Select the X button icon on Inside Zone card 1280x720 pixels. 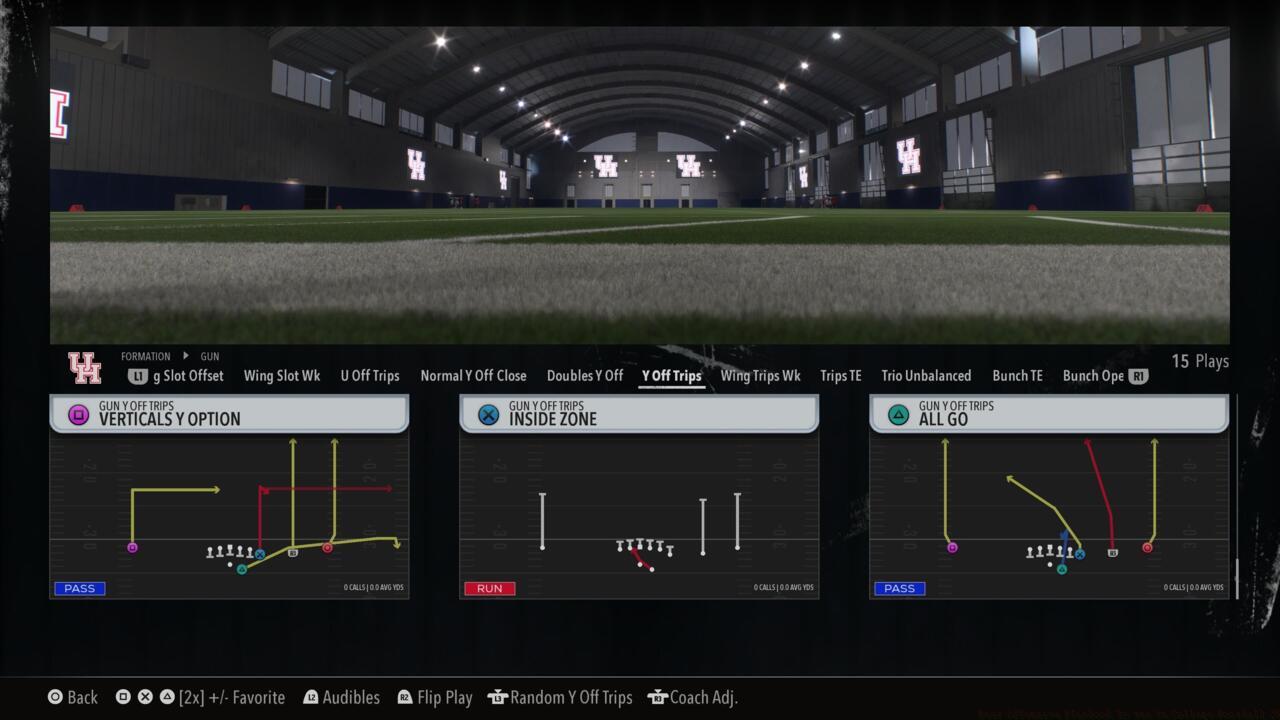pyautogui.click(x=486, y=413)
